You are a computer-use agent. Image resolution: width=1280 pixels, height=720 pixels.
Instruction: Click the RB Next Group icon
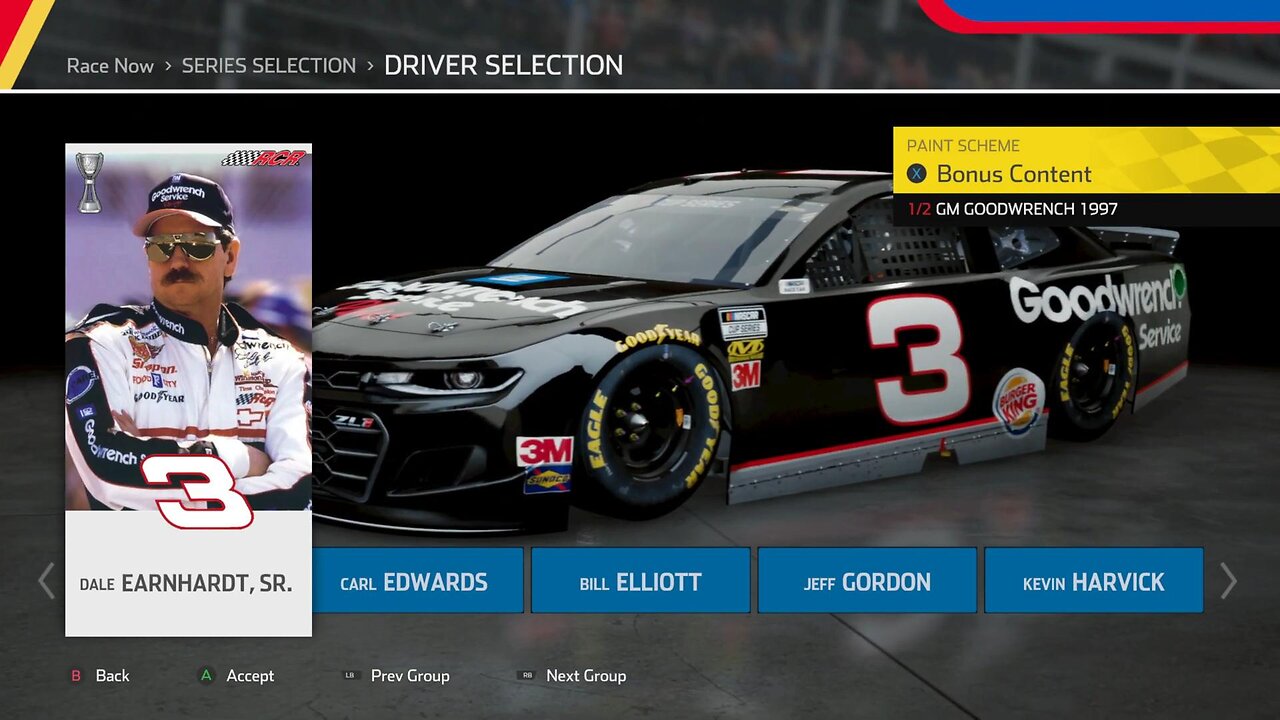tap(527, 676)
